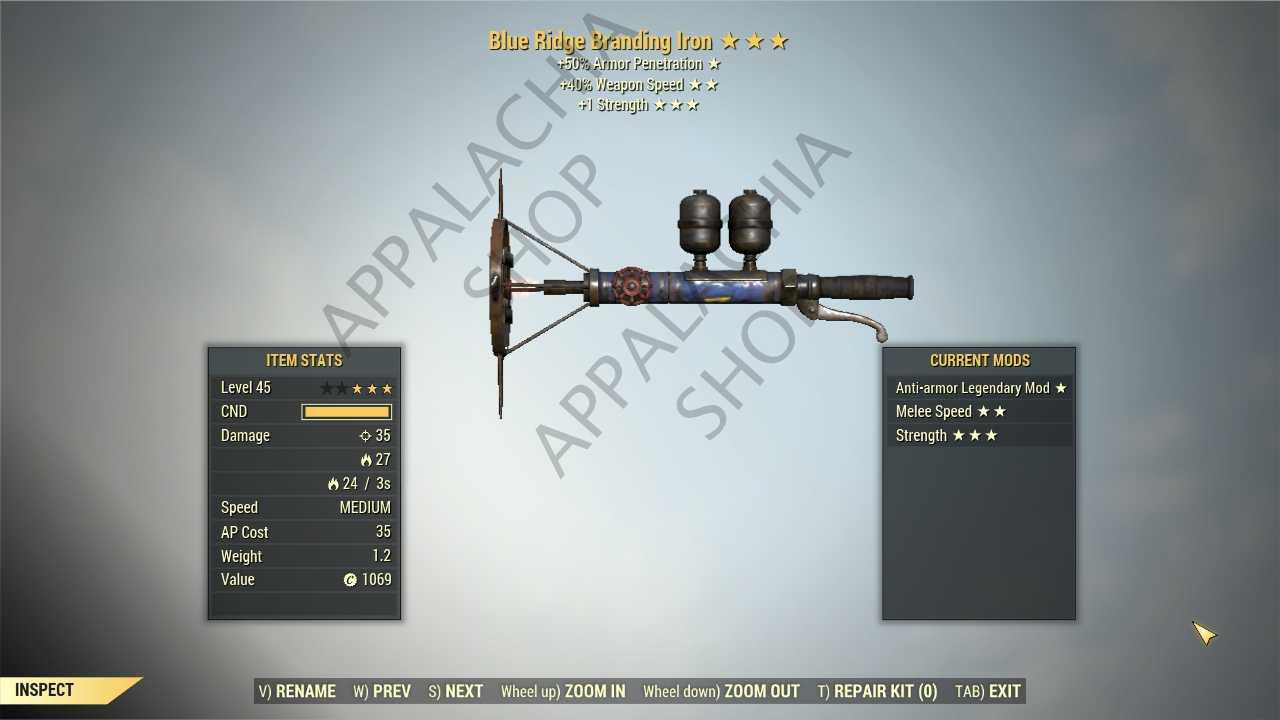This screenshot has width=1280, height=720.
Task: Highlight the Melee Speed mod row
Action: (979, 412)
